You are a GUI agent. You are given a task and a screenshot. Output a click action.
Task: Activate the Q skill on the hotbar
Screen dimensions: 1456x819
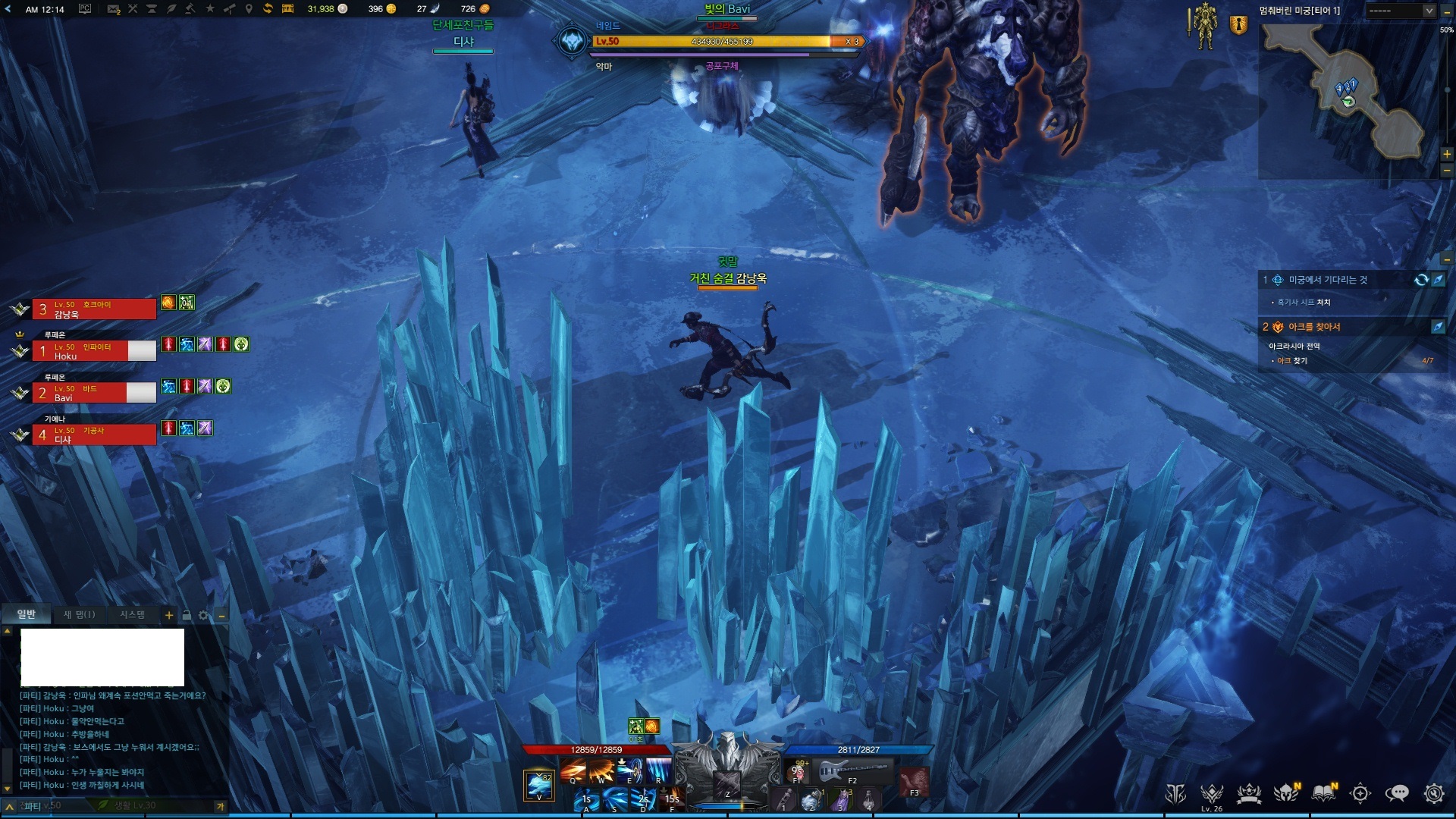pos(573,770)
